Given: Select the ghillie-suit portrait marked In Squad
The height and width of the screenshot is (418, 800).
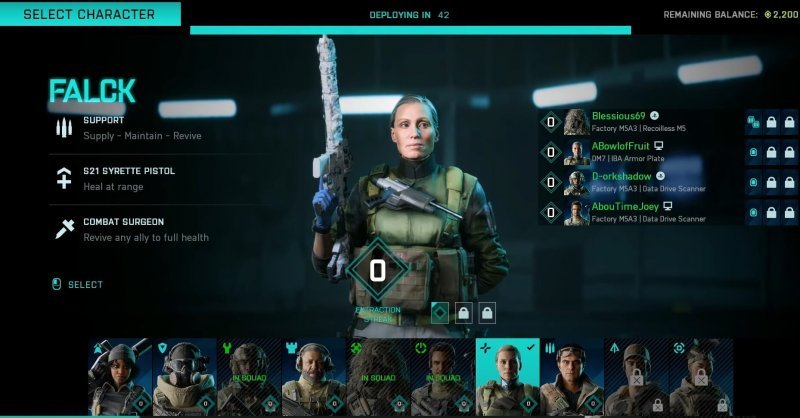Looking at the screenshot, I should (378, 377).
